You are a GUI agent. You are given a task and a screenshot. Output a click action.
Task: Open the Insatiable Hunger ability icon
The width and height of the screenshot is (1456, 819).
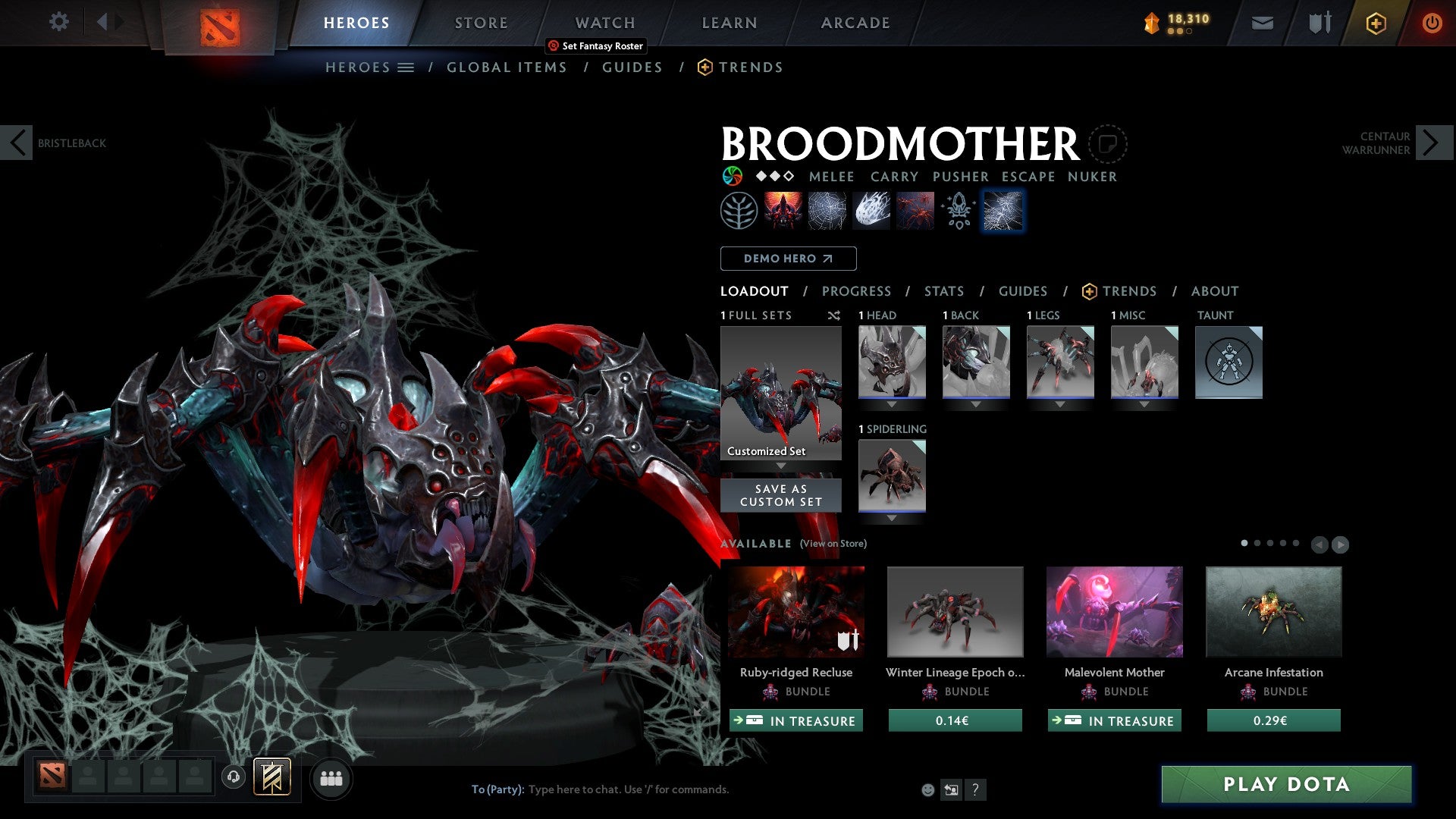coord(783,210)
